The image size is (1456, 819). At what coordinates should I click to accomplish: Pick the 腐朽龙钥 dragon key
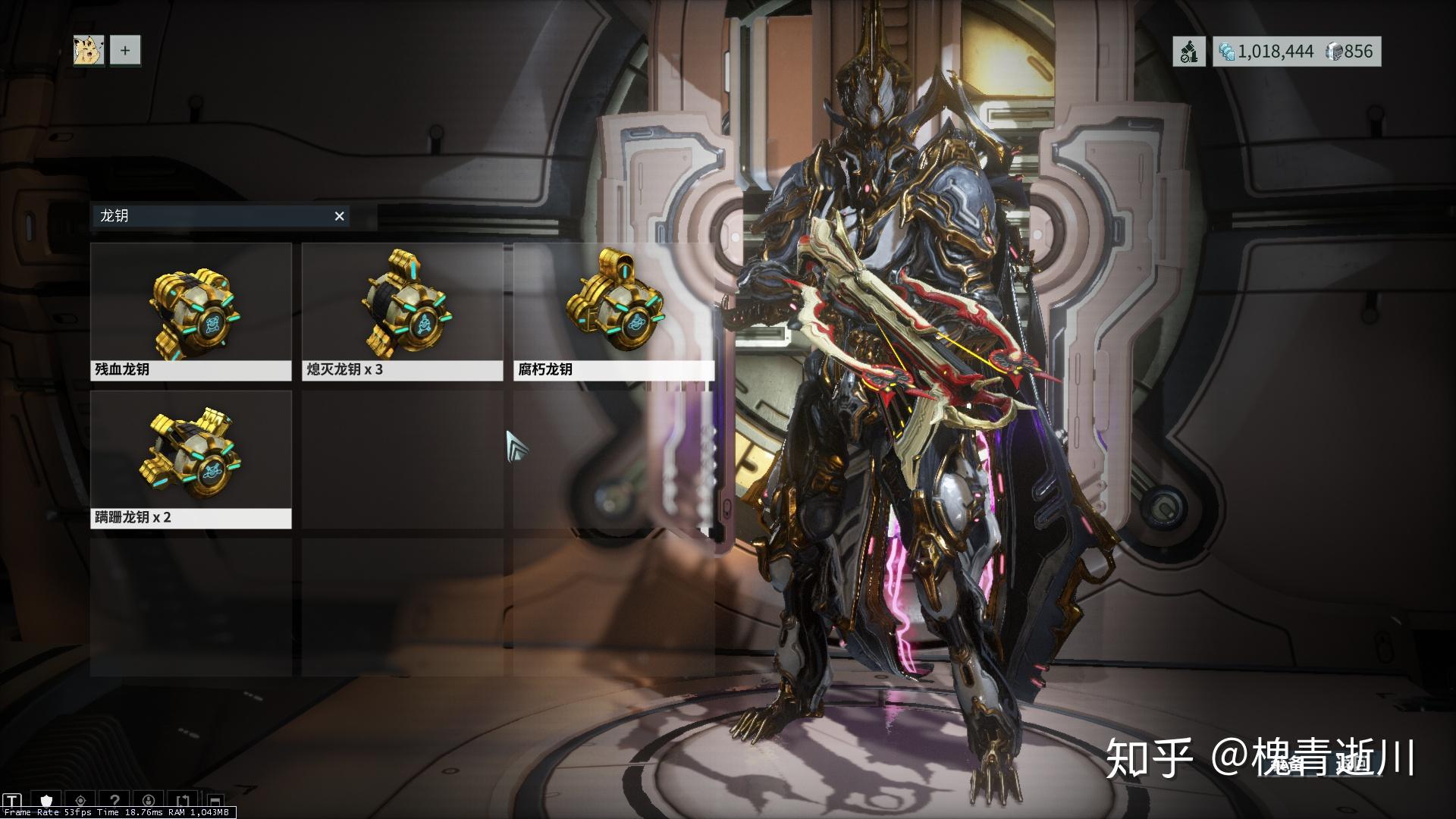tap(613, 312)
